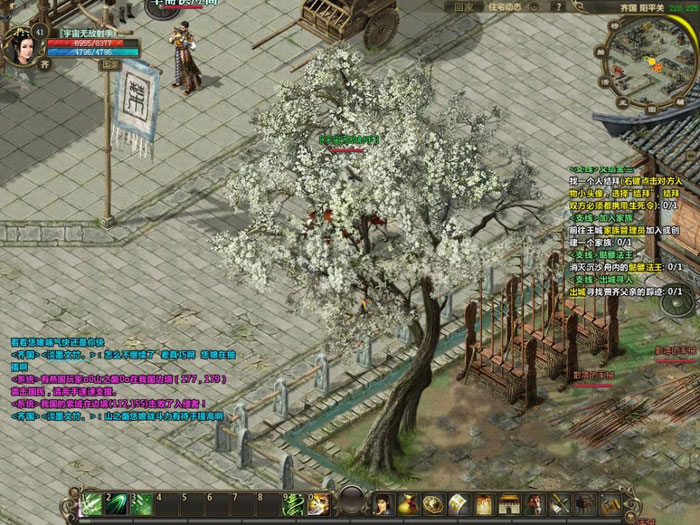Screen dimensions: 700x525
Task: Open the character portrait icon in the bottom menu
Action: [383, 503]
